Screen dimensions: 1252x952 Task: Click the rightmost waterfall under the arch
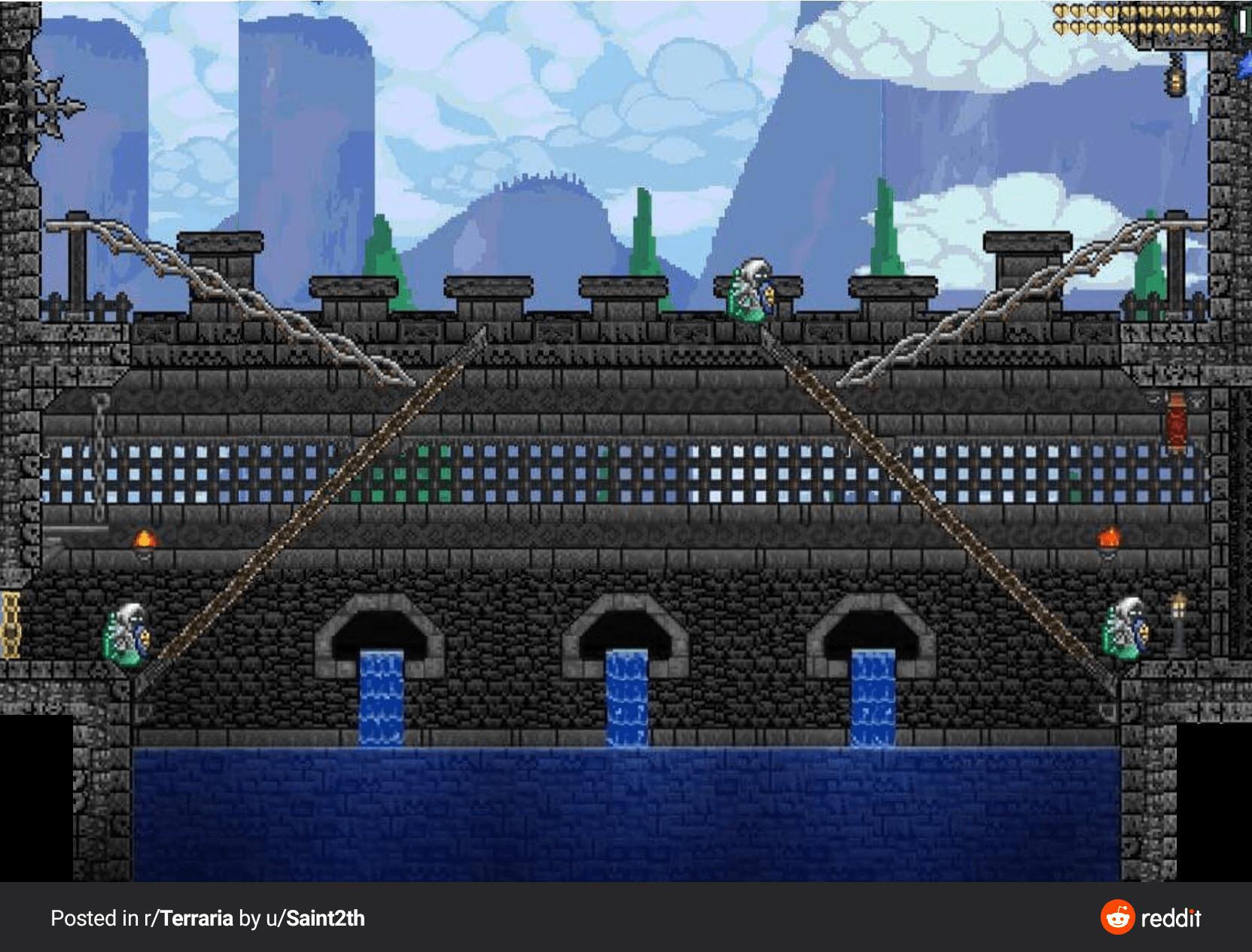(x=873, y=692)
